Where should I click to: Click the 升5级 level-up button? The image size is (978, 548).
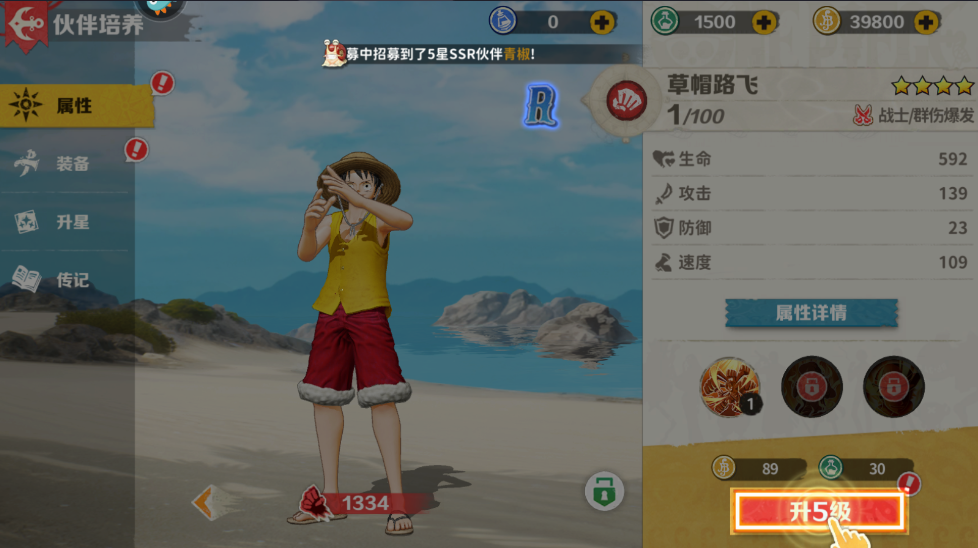[x=820, y=512]
